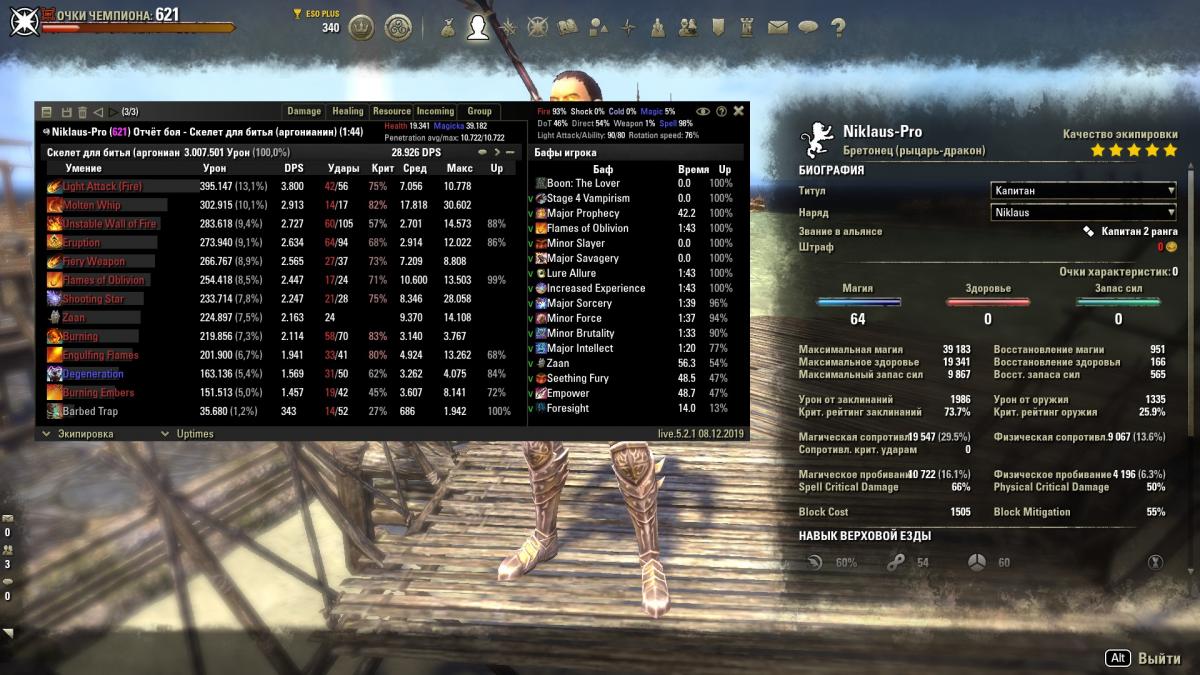Open the Crown Store crown icon
Viewport: 1200px width, 675px height.
361,27
